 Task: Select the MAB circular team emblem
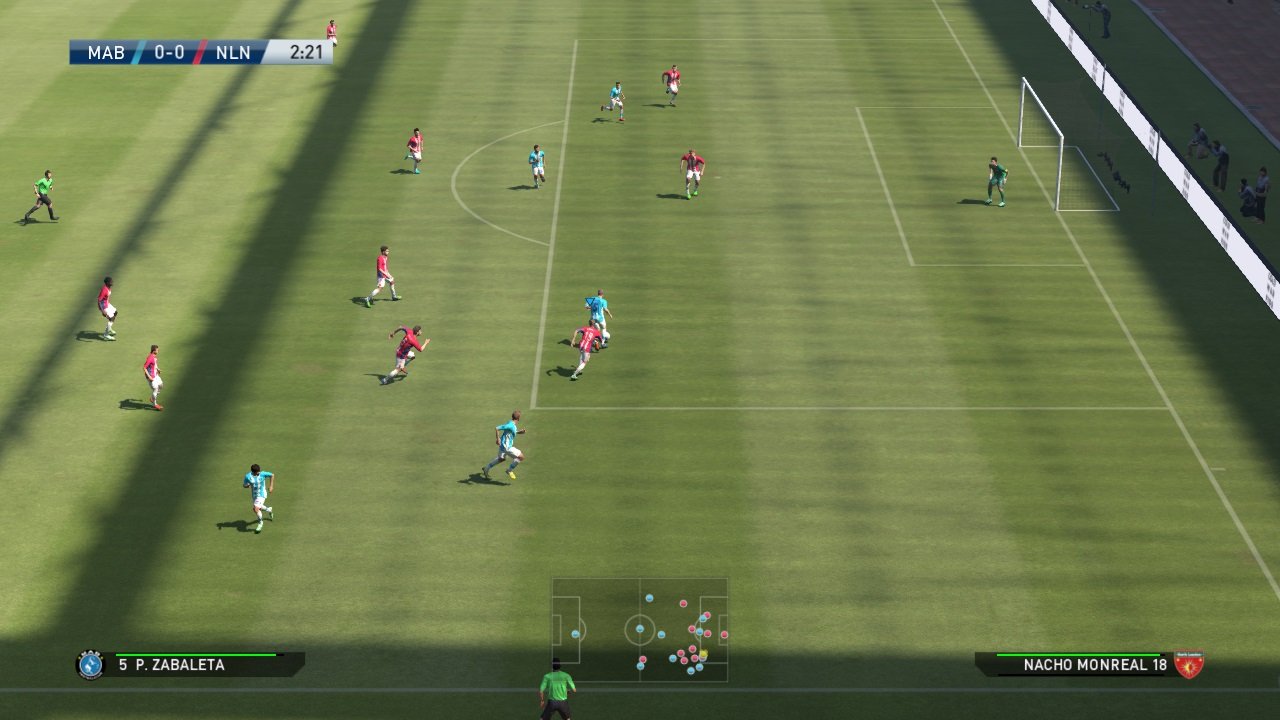pyautogui.click(x=89, y=663)
